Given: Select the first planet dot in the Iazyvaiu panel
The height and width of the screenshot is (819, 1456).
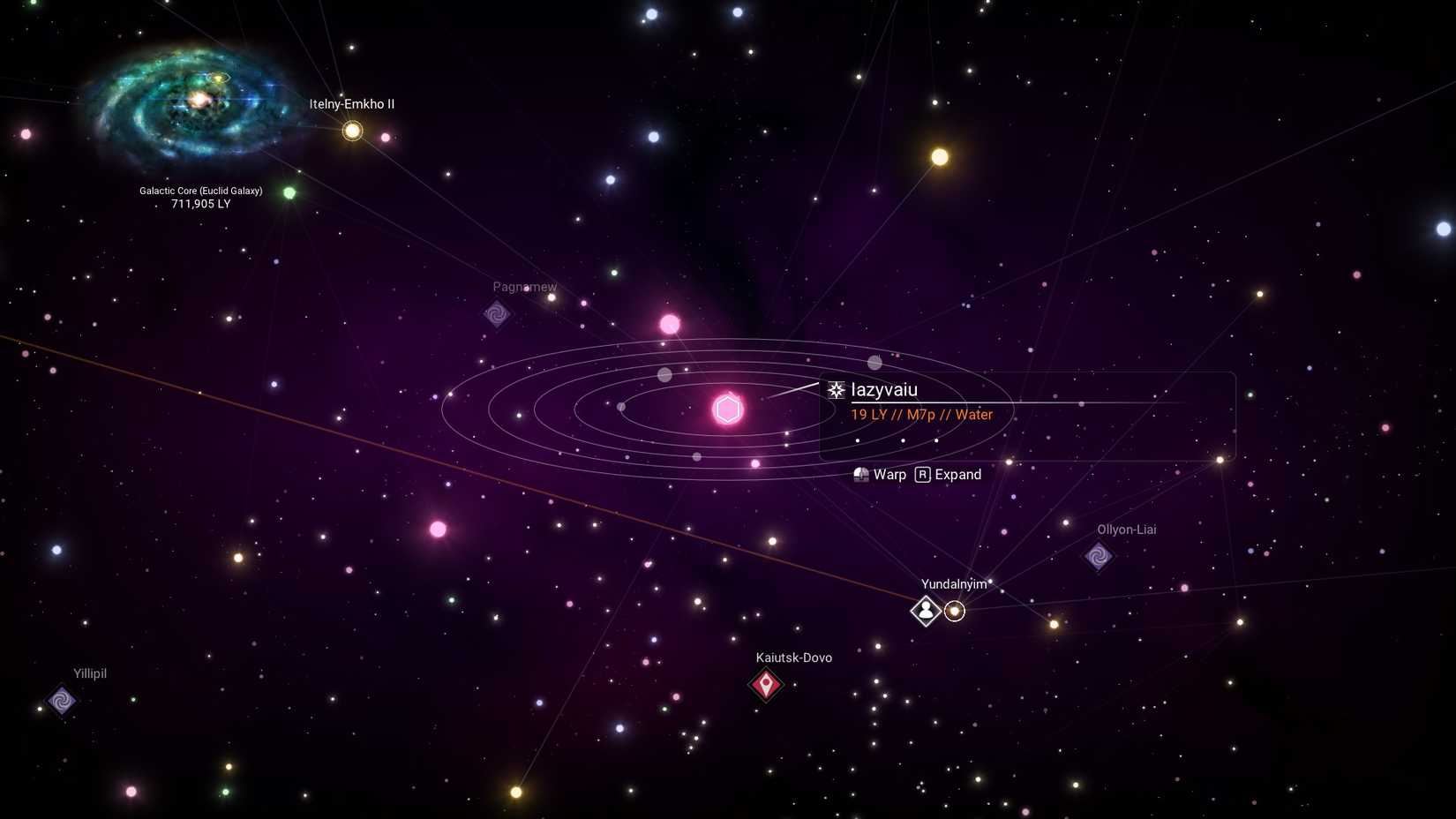Looking at the screenshot, I should [x=858, y=440].
